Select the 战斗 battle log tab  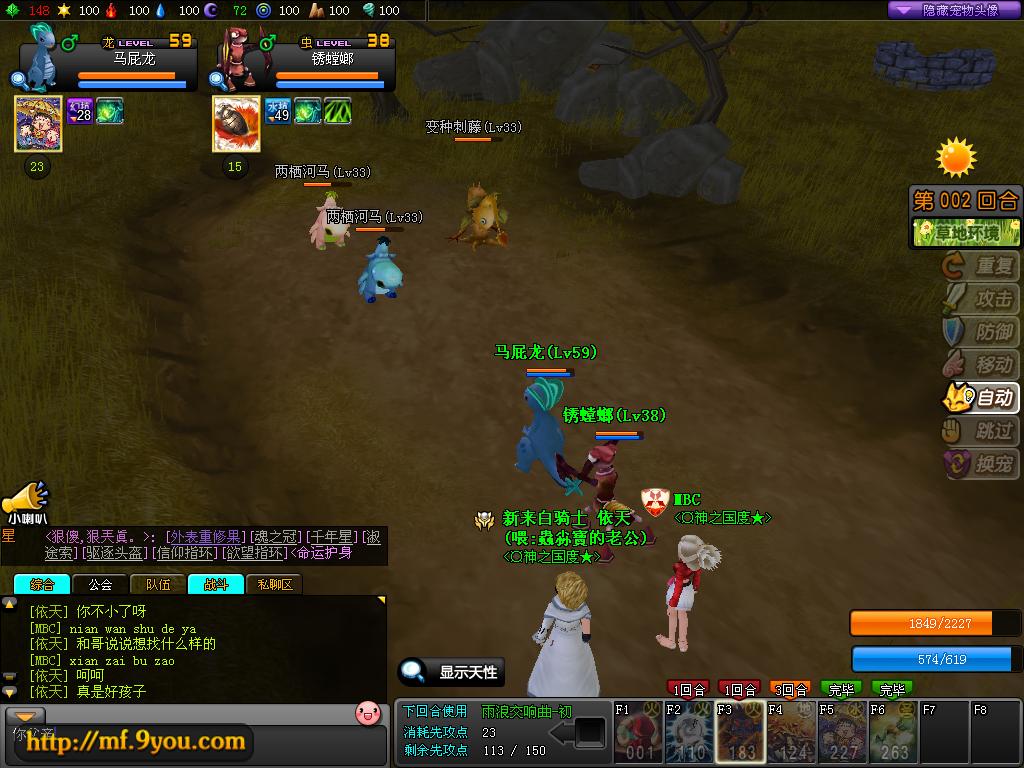216,584
